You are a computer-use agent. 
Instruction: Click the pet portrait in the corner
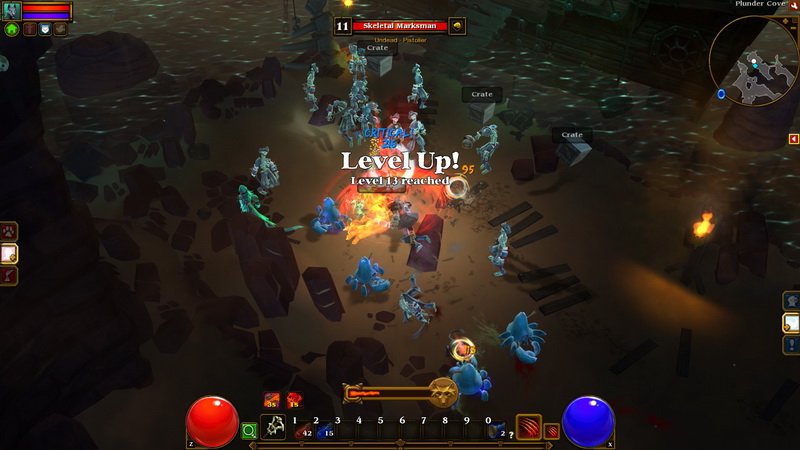(x=12, y=11)
